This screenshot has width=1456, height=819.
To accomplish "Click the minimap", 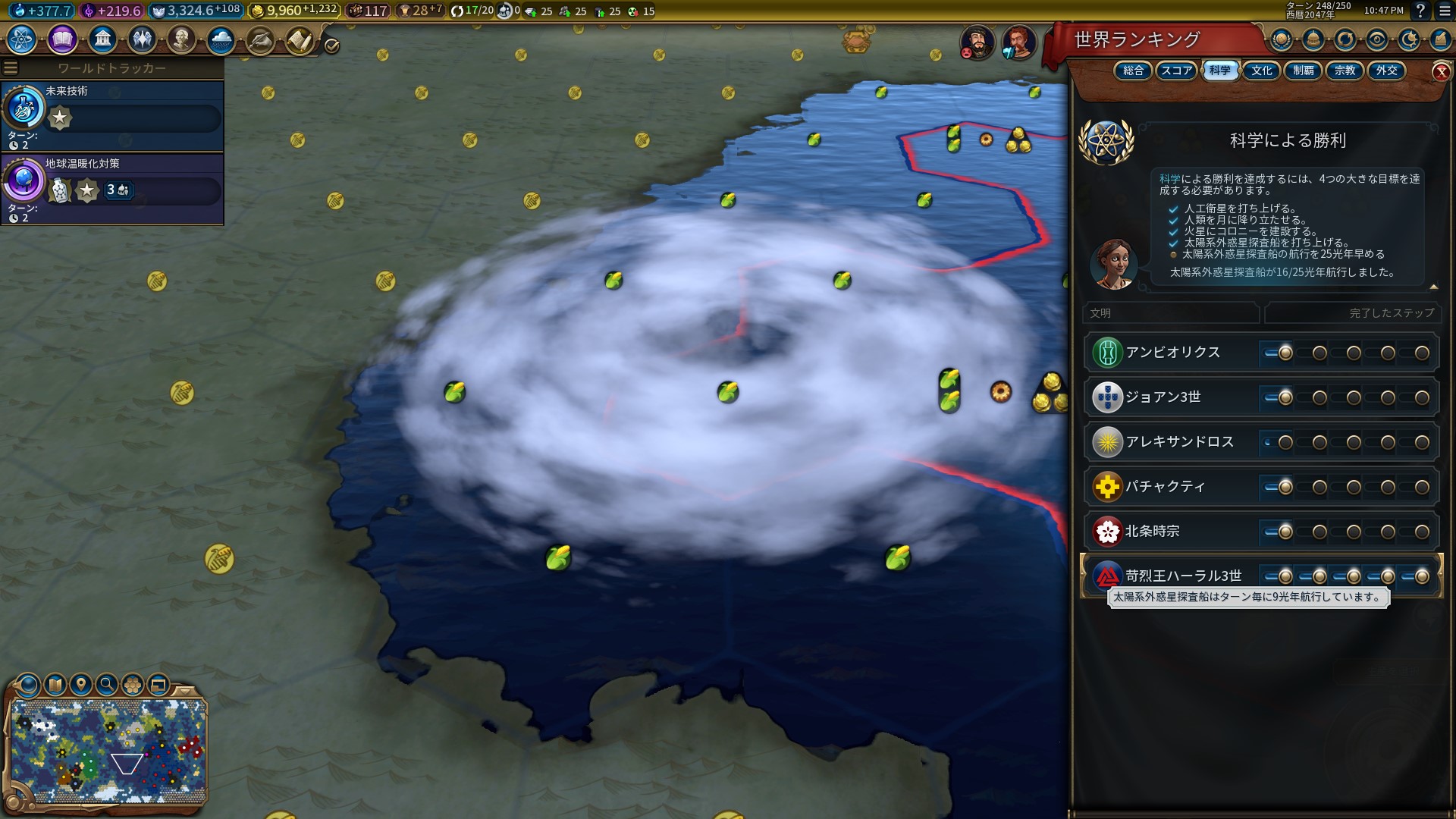I will pyautogui.click(x=108, y=751).
